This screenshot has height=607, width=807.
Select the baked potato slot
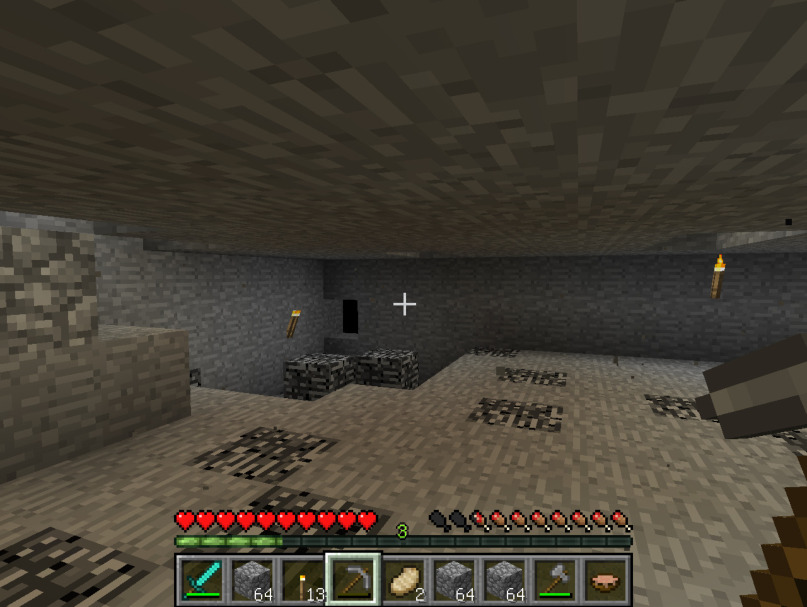click(x=404, y=579)
